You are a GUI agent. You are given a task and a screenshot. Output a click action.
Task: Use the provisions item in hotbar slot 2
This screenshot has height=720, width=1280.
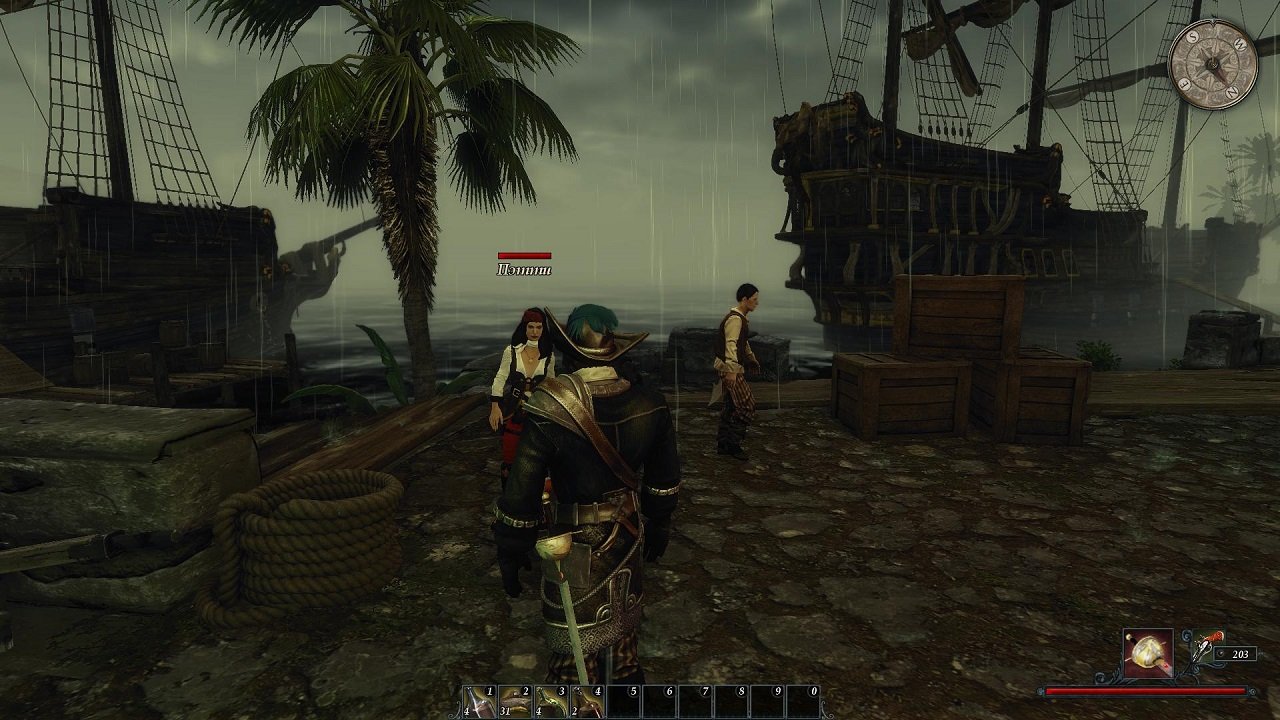[515, 702]
